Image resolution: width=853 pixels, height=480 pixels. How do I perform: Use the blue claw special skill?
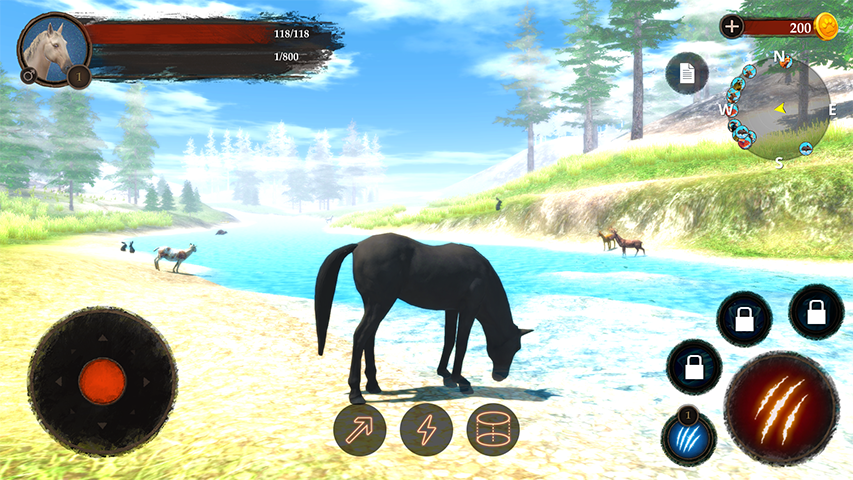coord(688,439)
